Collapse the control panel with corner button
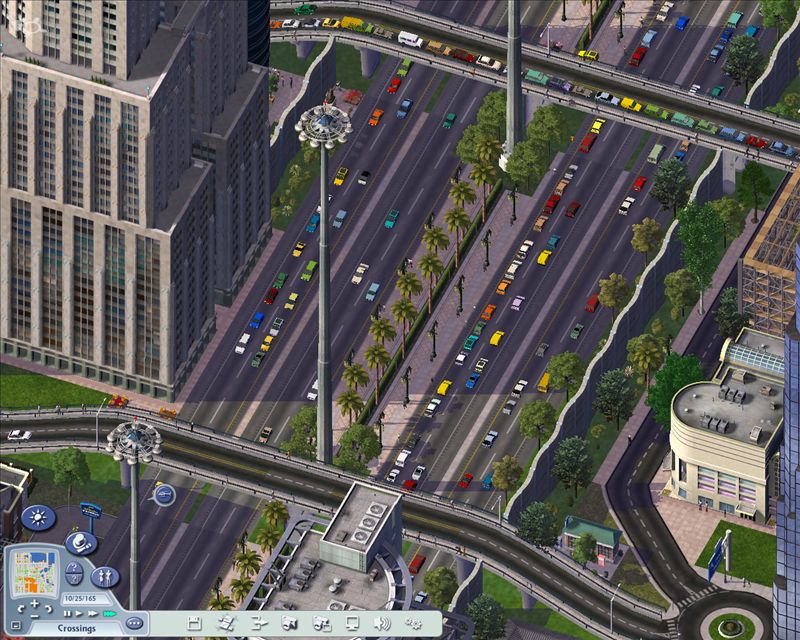This screenshot has height=640, width=800. click(14, 626)
